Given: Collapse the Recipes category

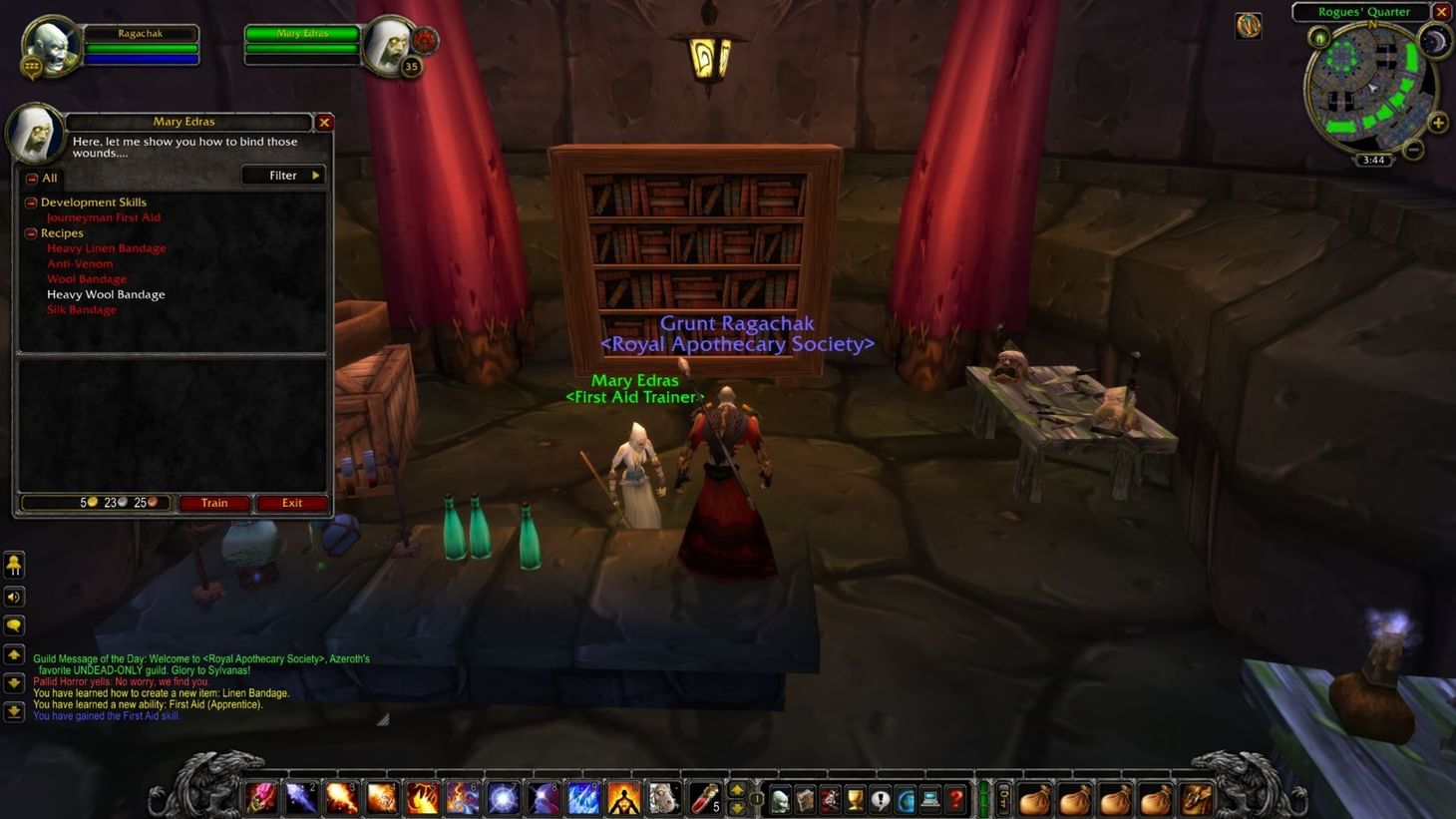Looking at the screenshot, I should [31, 232].
